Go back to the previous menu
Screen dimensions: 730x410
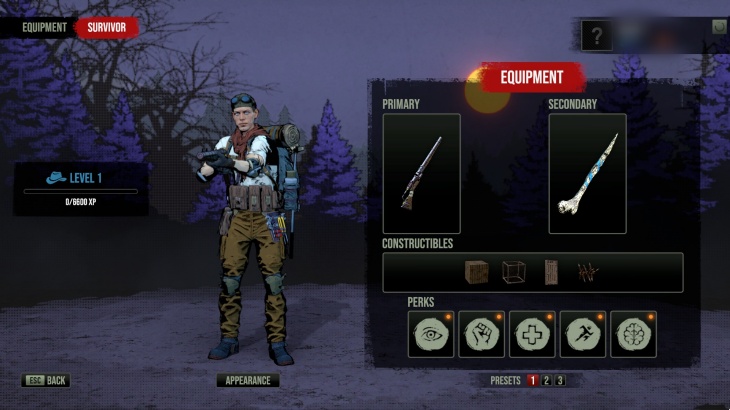tap(46, 381)
